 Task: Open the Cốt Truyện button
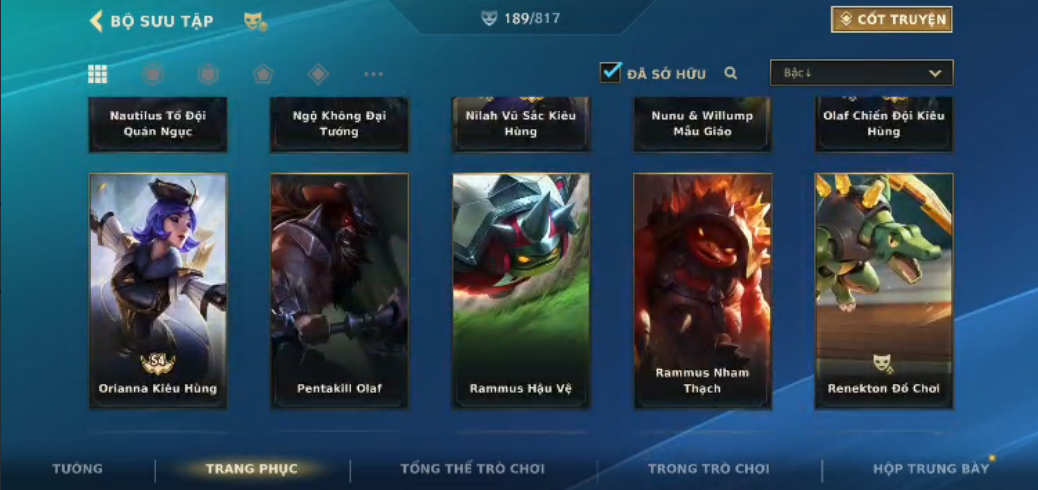click(x=891, y=20)
